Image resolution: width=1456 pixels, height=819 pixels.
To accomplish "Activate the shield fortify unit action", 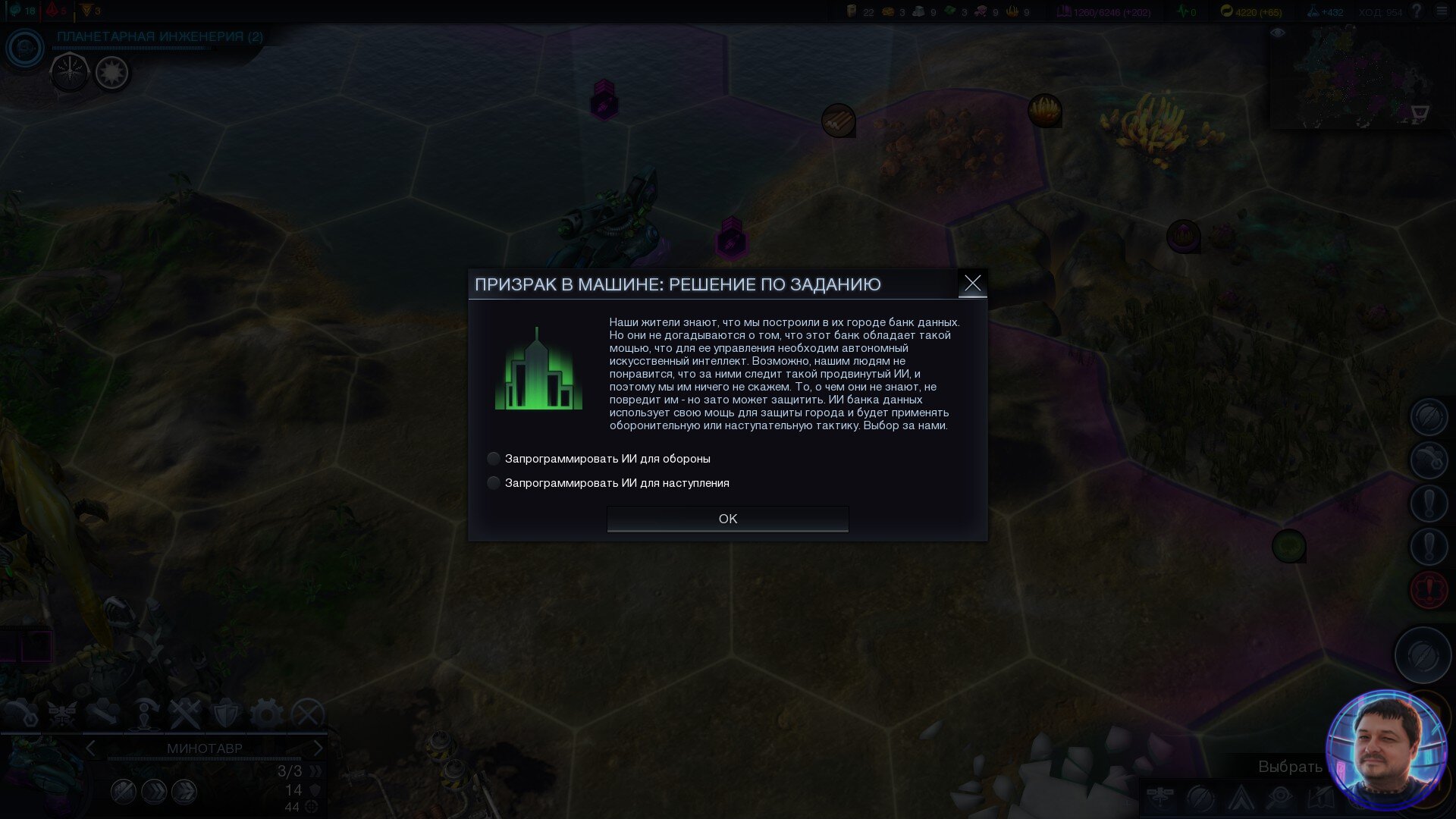I will [x=225, y=714].
